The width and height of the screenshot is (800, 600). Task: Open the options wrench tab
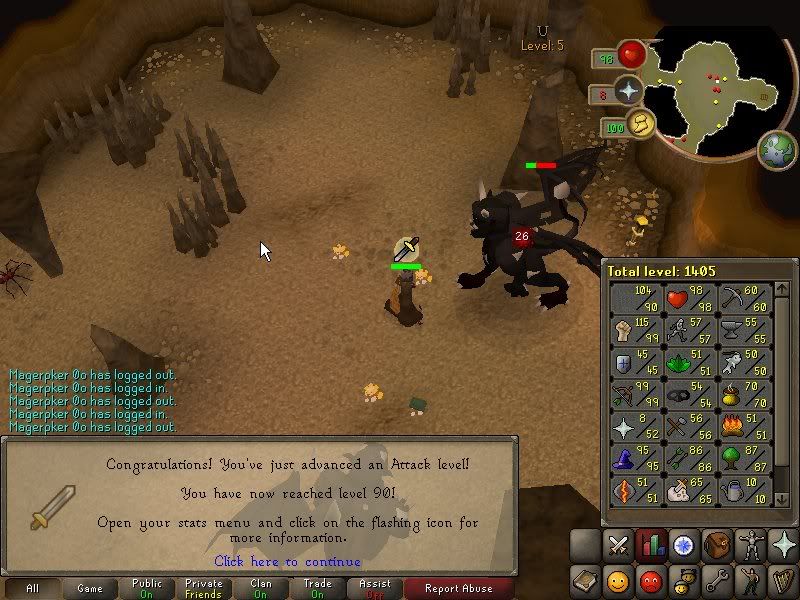pyautogui.click(x=716, y=579)
